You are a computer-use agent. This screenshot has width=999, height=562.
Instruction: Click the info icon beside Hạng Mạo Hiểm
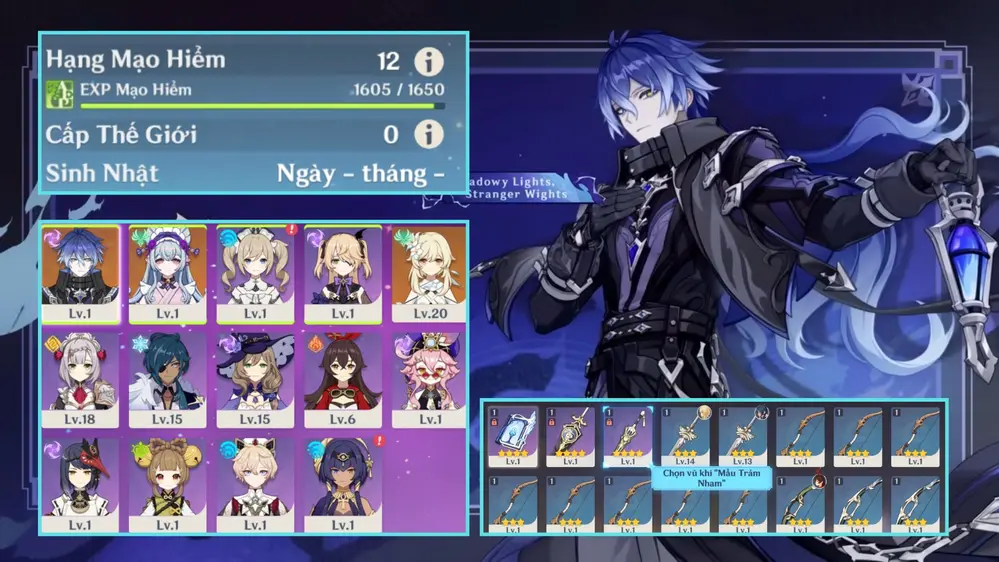[429, 62]
